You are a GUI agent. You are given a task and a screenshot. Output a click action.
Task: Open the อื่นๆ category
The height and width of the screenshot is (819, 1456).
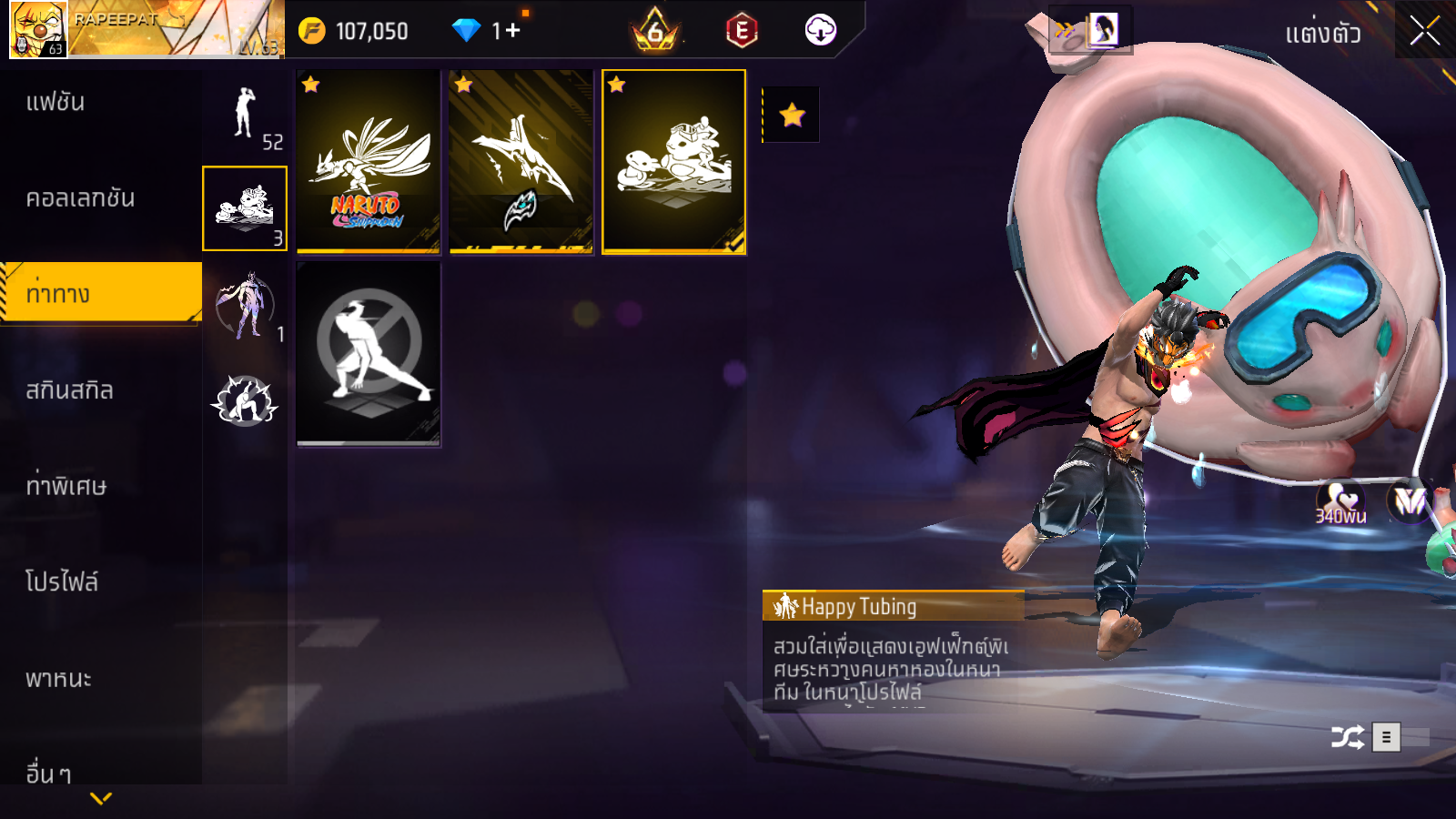click(x=49, y=773)
